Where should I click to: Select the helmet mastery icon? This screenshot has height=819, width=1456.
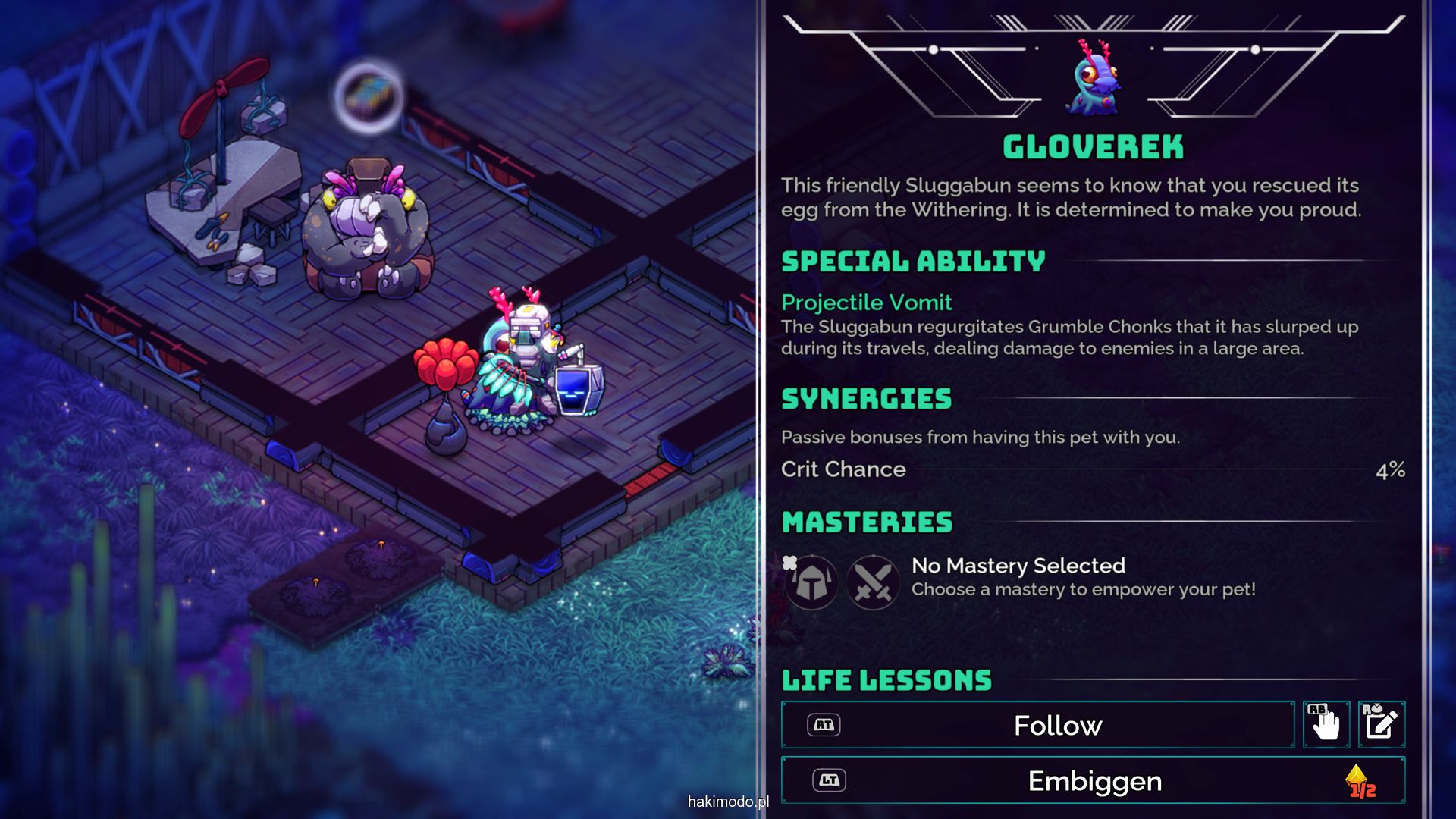(811, 582)
